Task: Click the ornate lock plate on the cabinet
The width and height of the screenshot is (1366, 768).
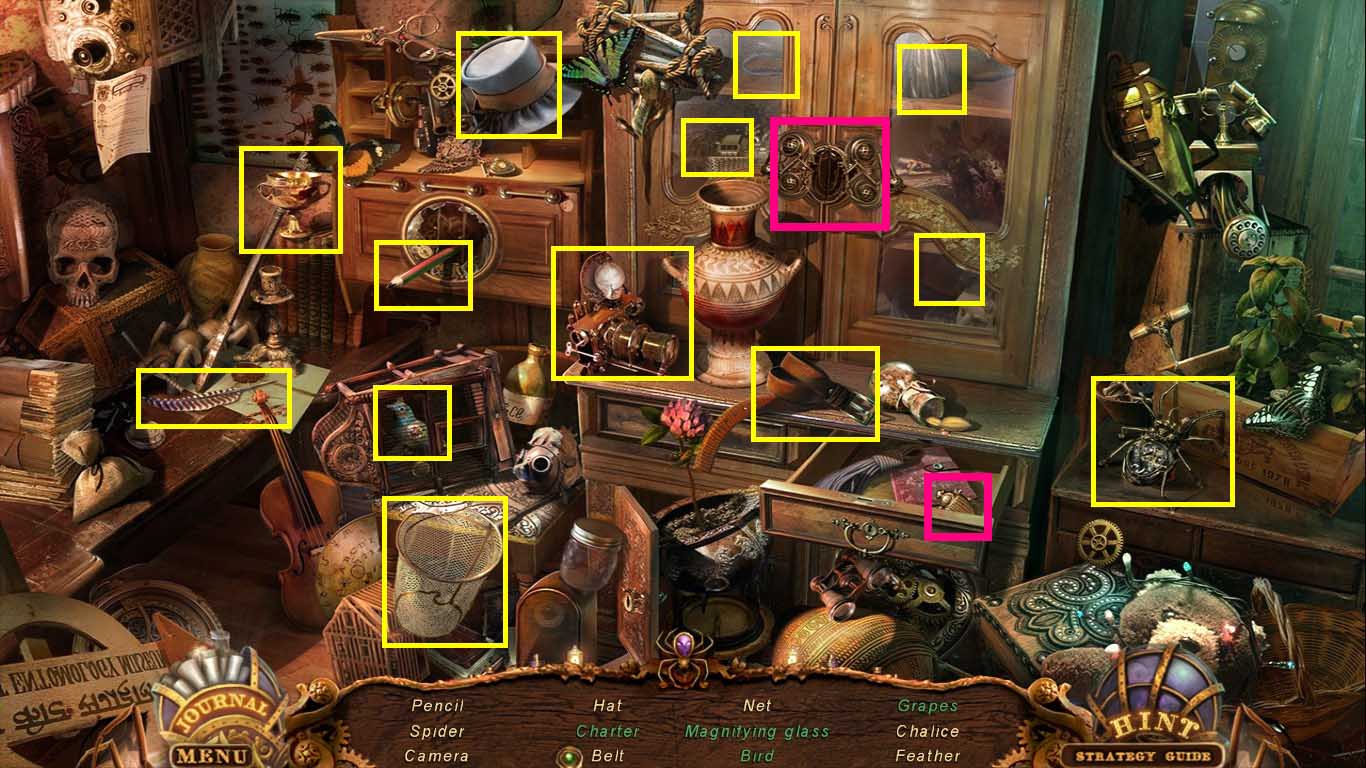Action: tap(831, 173)
